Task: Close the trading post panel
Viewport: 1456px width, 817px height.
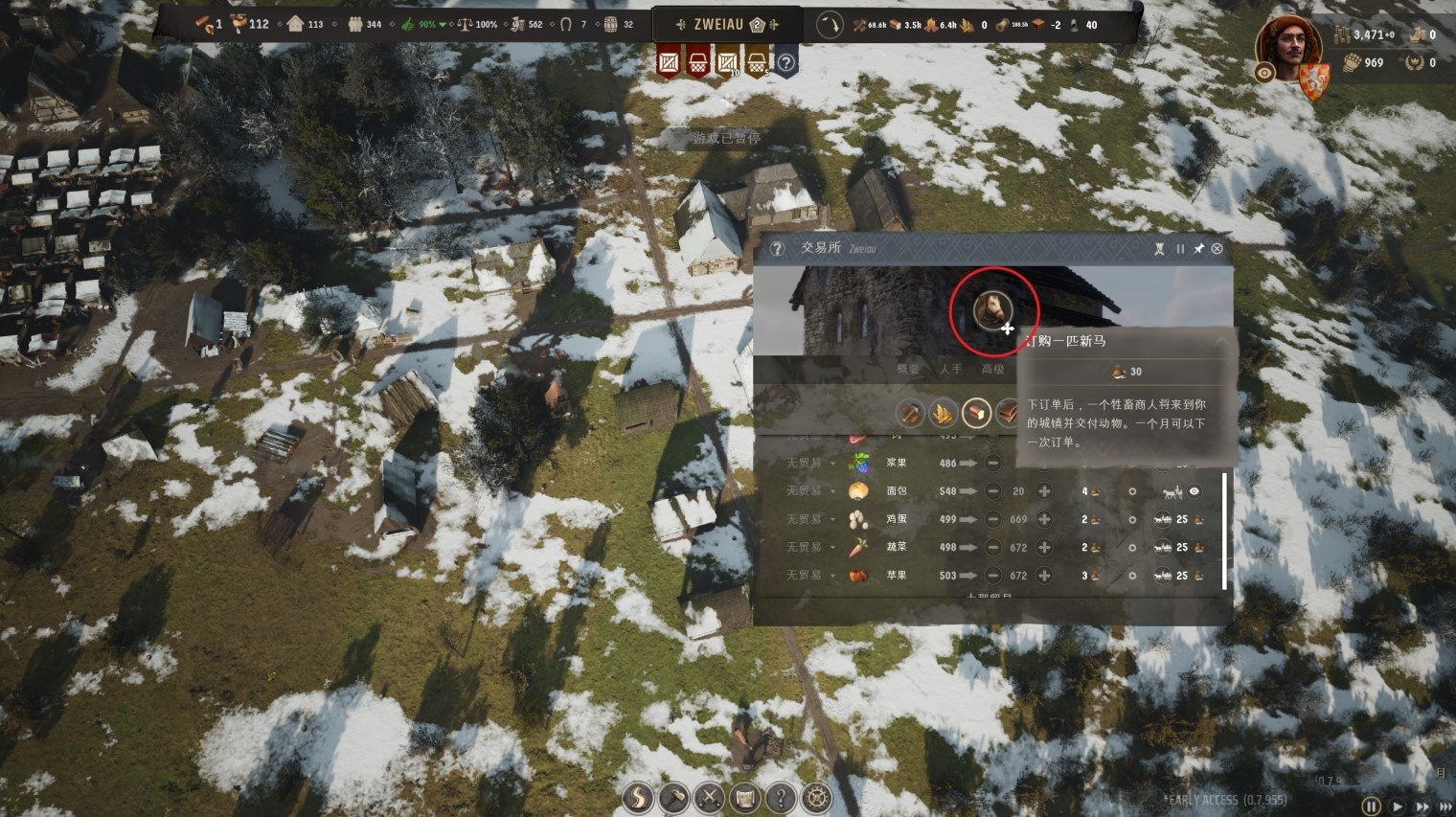Action: 1217,249
